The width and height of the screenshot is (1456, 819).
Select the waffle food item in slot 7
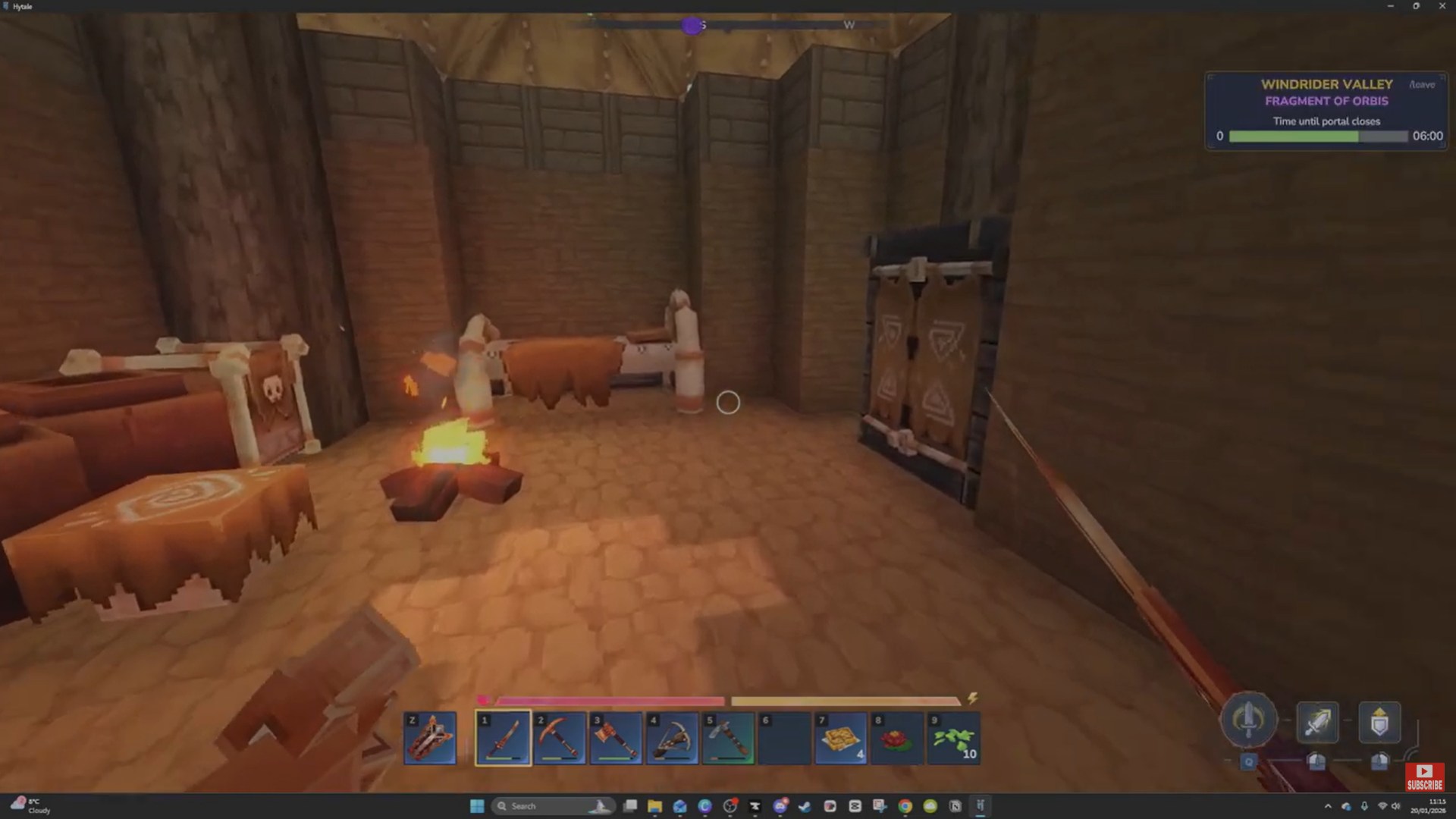(x=840, y=737)
